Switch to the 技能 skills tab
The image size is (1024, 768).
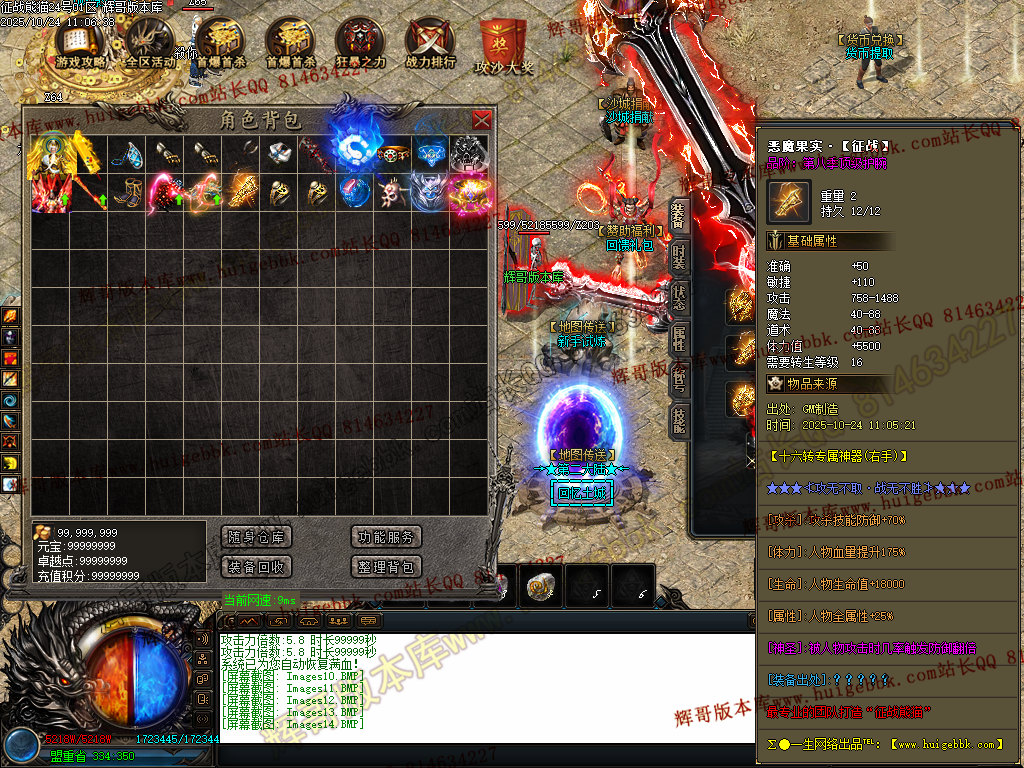[x=679, y=420]
